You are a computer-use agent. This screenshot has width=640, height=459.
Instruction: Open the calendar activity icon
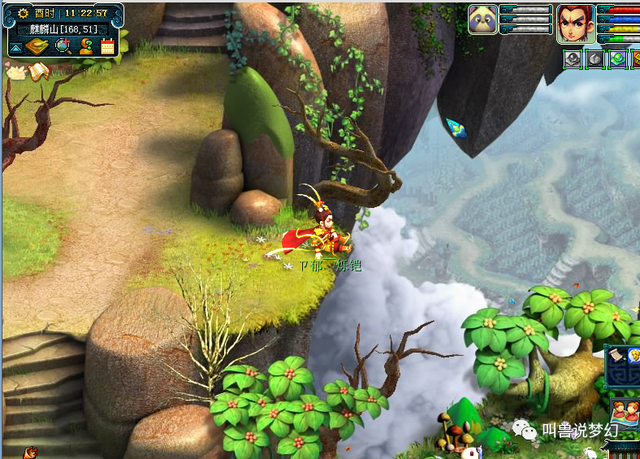(x=107, y=46)
